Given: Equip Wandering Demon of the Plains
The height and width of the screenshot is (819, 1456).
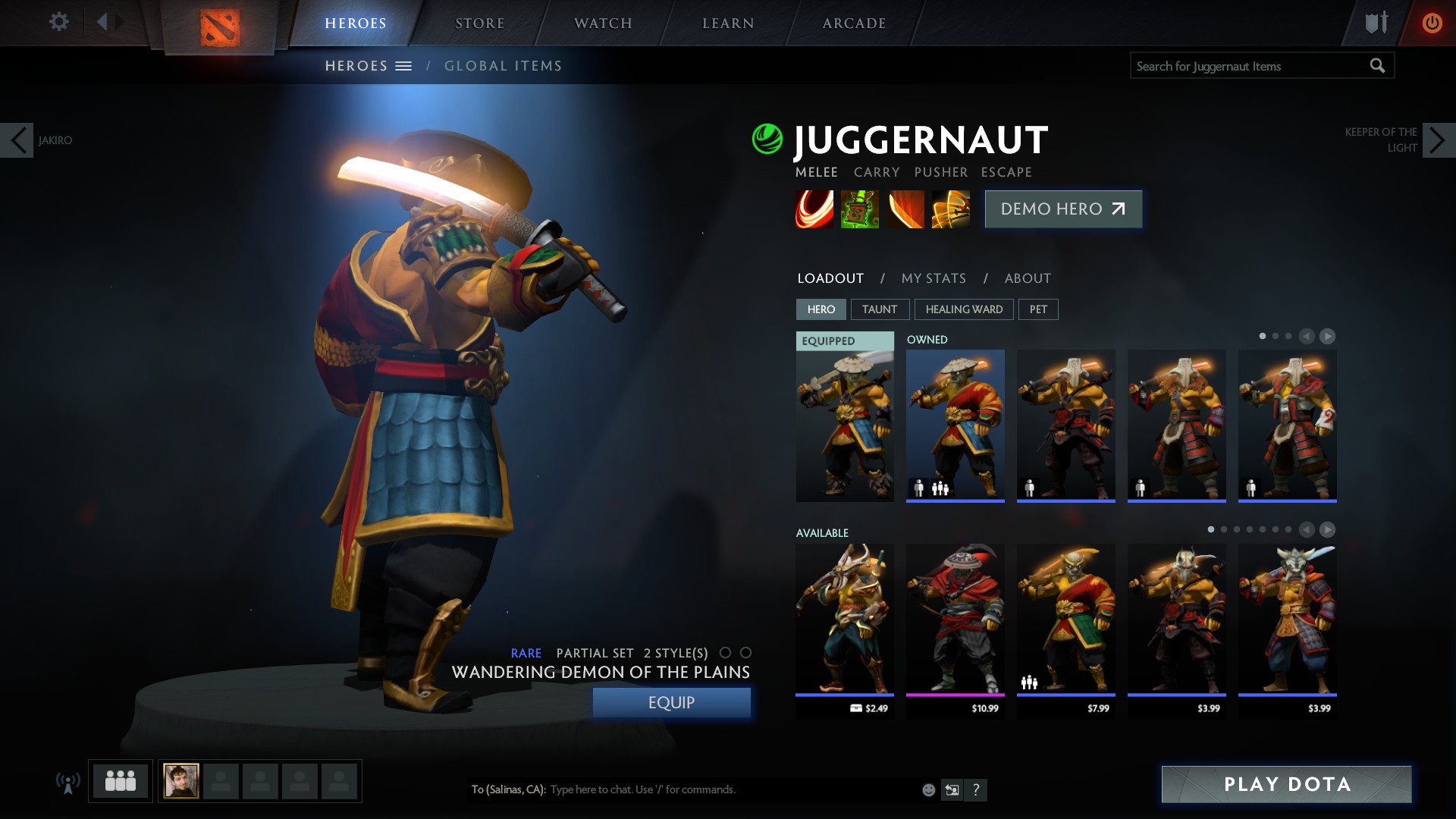Looking at the screenshot, I should click(671, 702).
